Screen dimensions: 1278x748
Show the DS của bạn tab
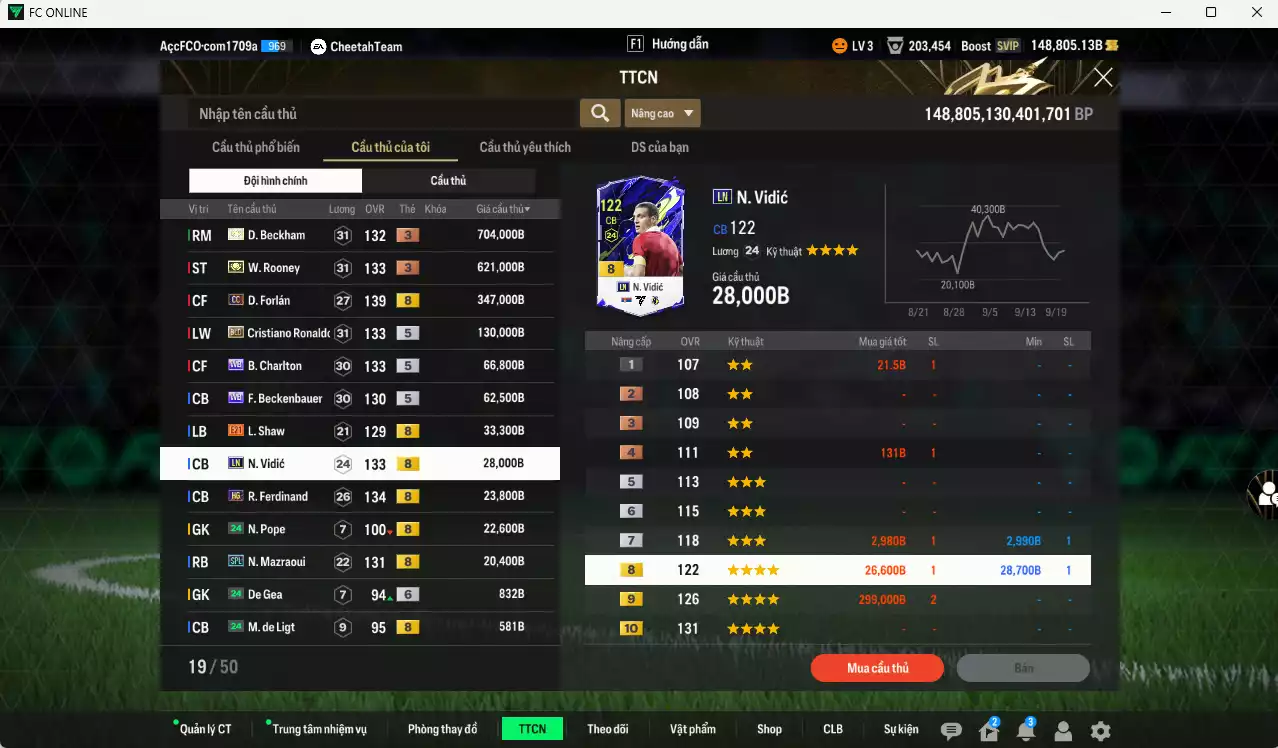click(x=659, y=147)
